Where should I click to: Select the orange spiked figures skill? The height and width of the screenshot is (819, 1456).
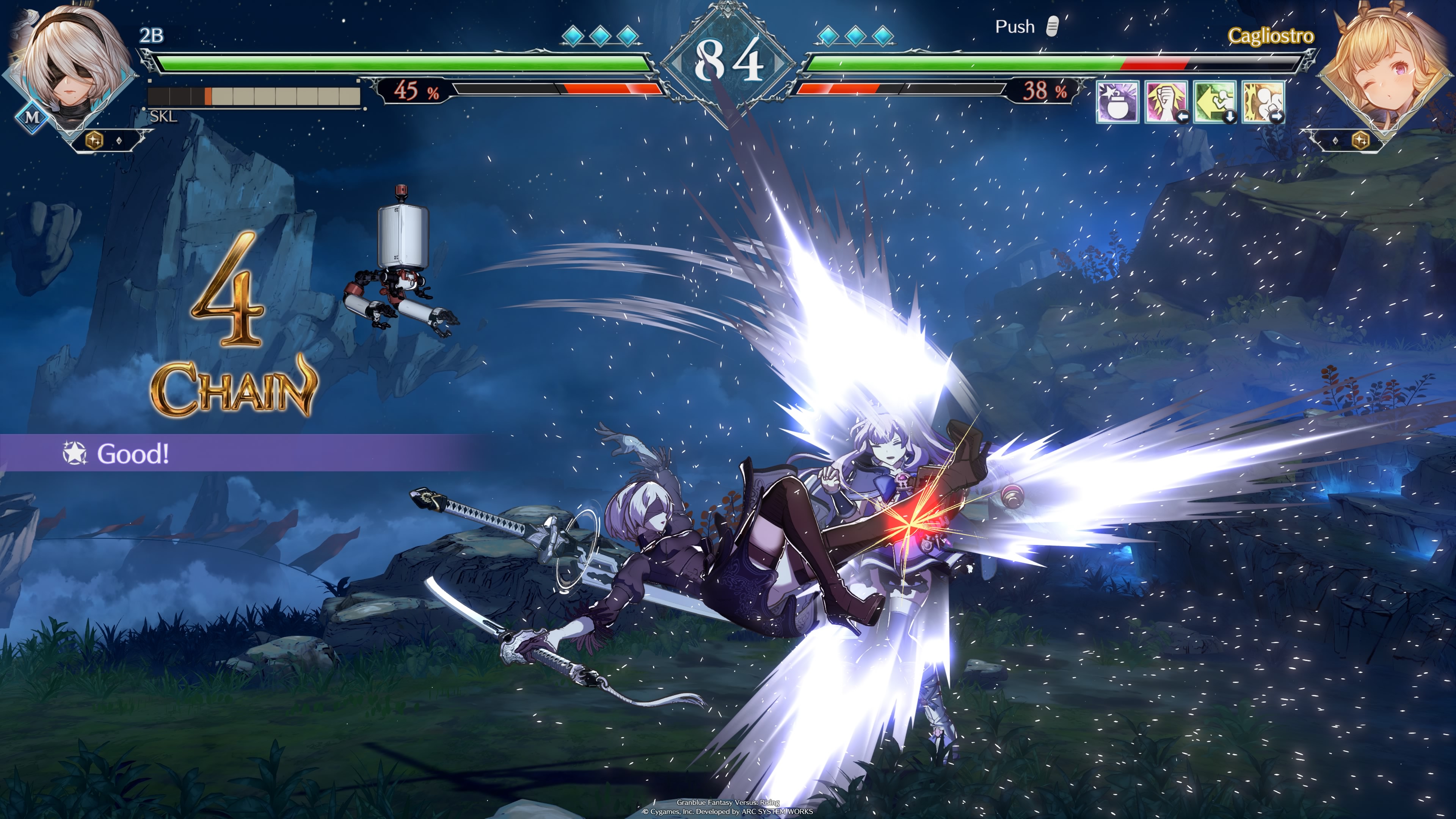point(1263,102)
